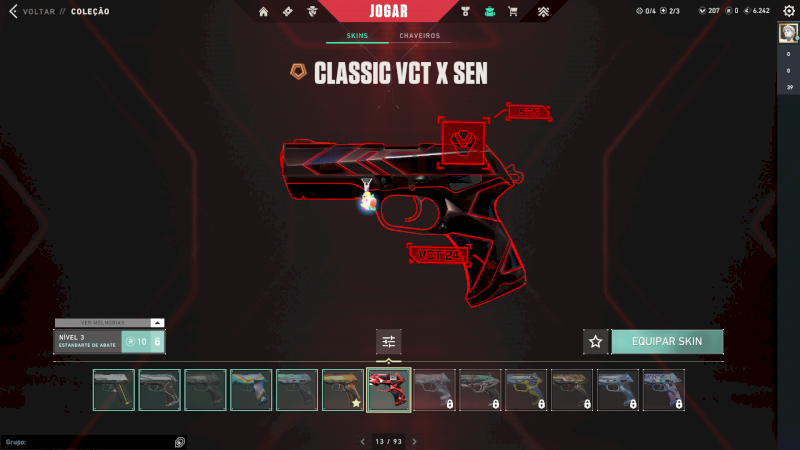Click the JOGAR play button
800x450 pixels.
388,11
